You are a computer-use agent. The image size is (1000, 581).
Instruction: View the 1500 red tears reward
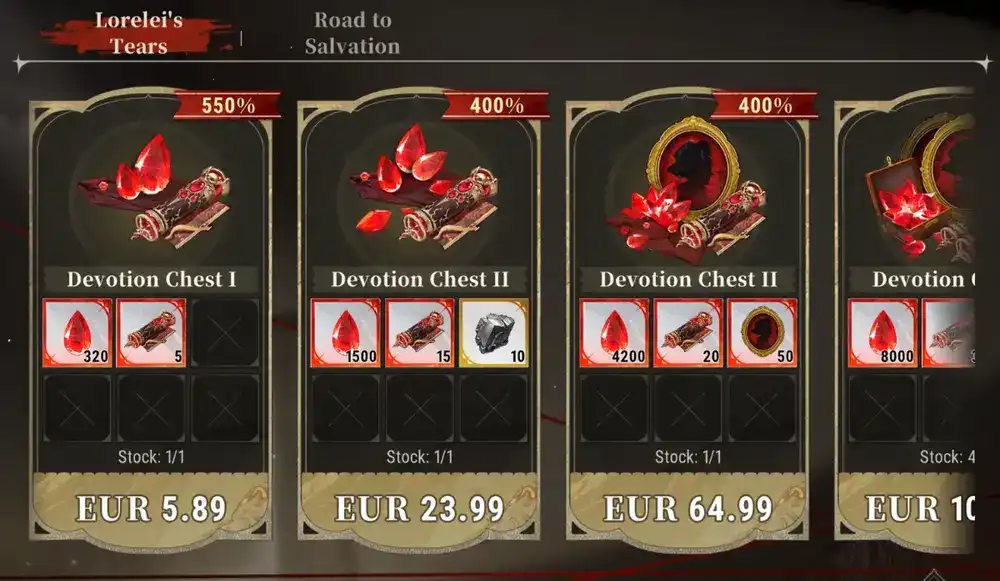[345, 332]
